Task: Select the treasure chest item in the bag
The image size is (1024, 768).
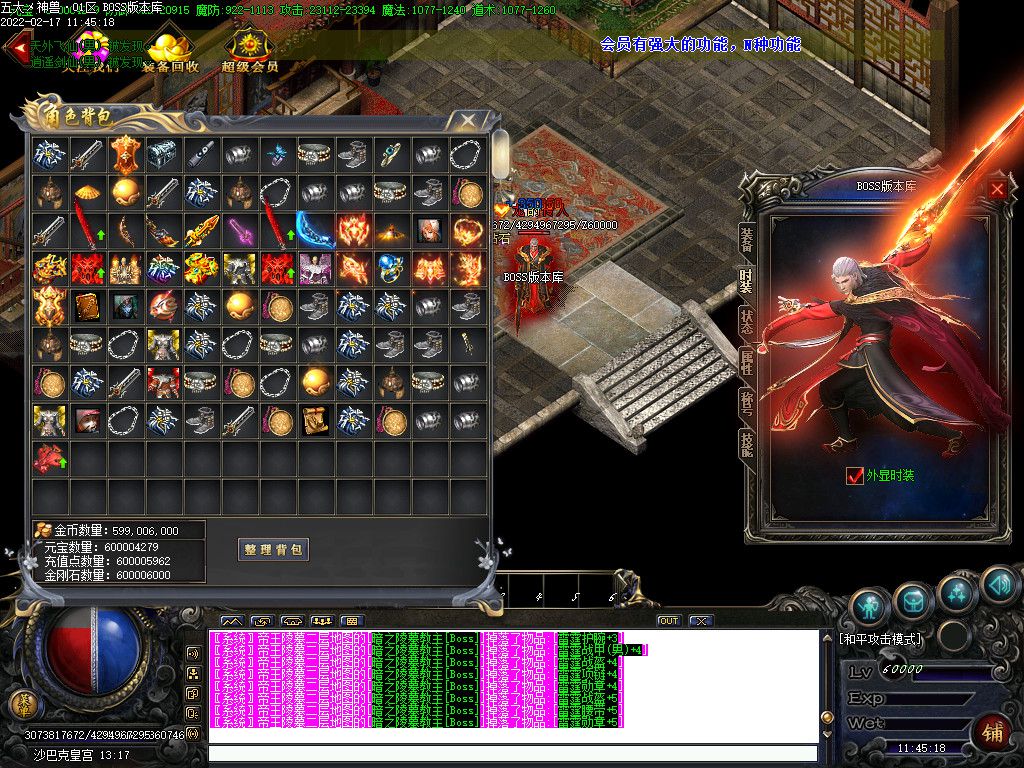Action: click(163, 155)
